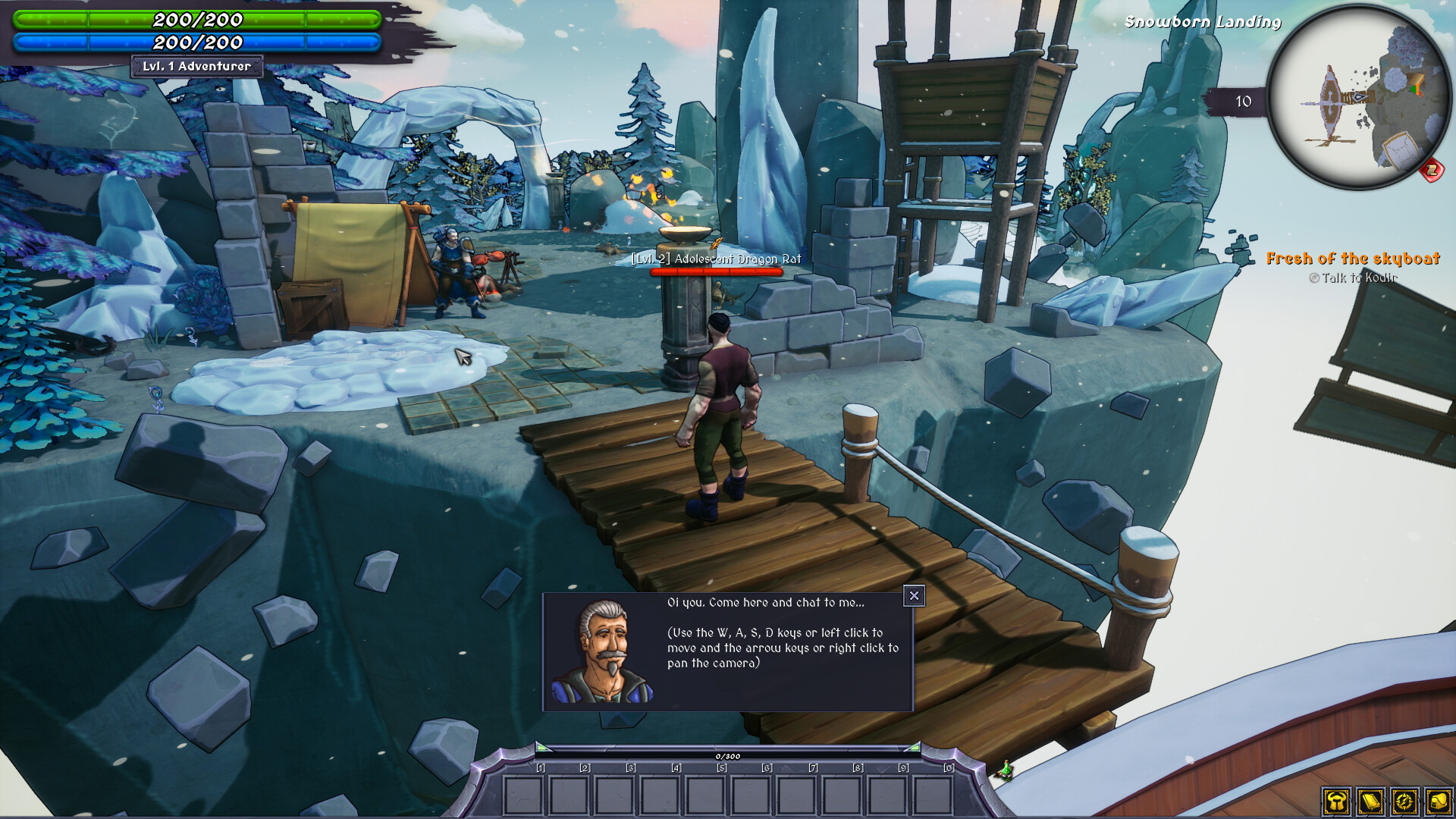Click the Adolescent Dragon Rat health bar
This screenshot has height=819, width=1456.
[x=717, y=270]
